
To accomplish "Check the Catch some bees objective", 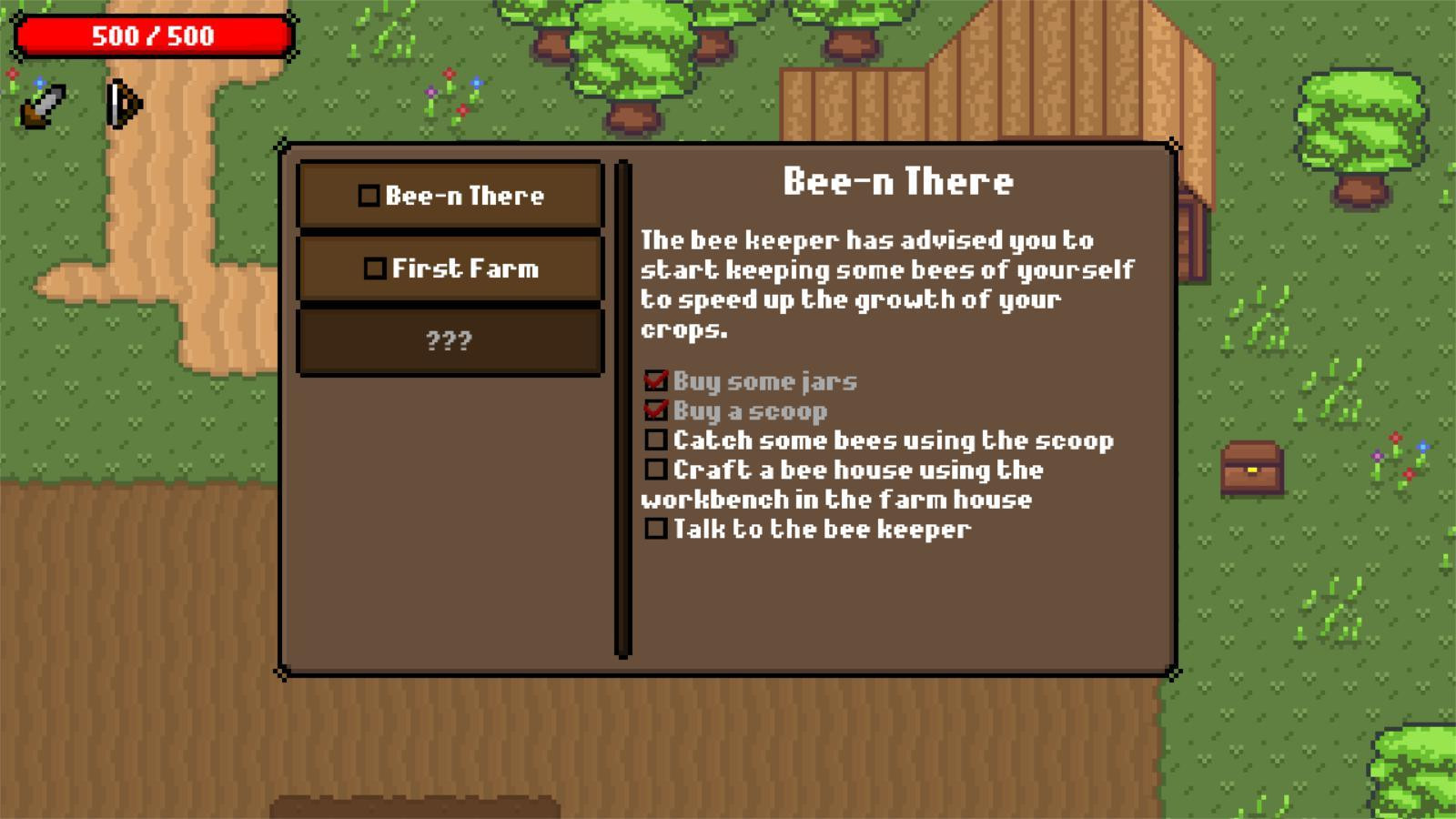I will [655, 440].
